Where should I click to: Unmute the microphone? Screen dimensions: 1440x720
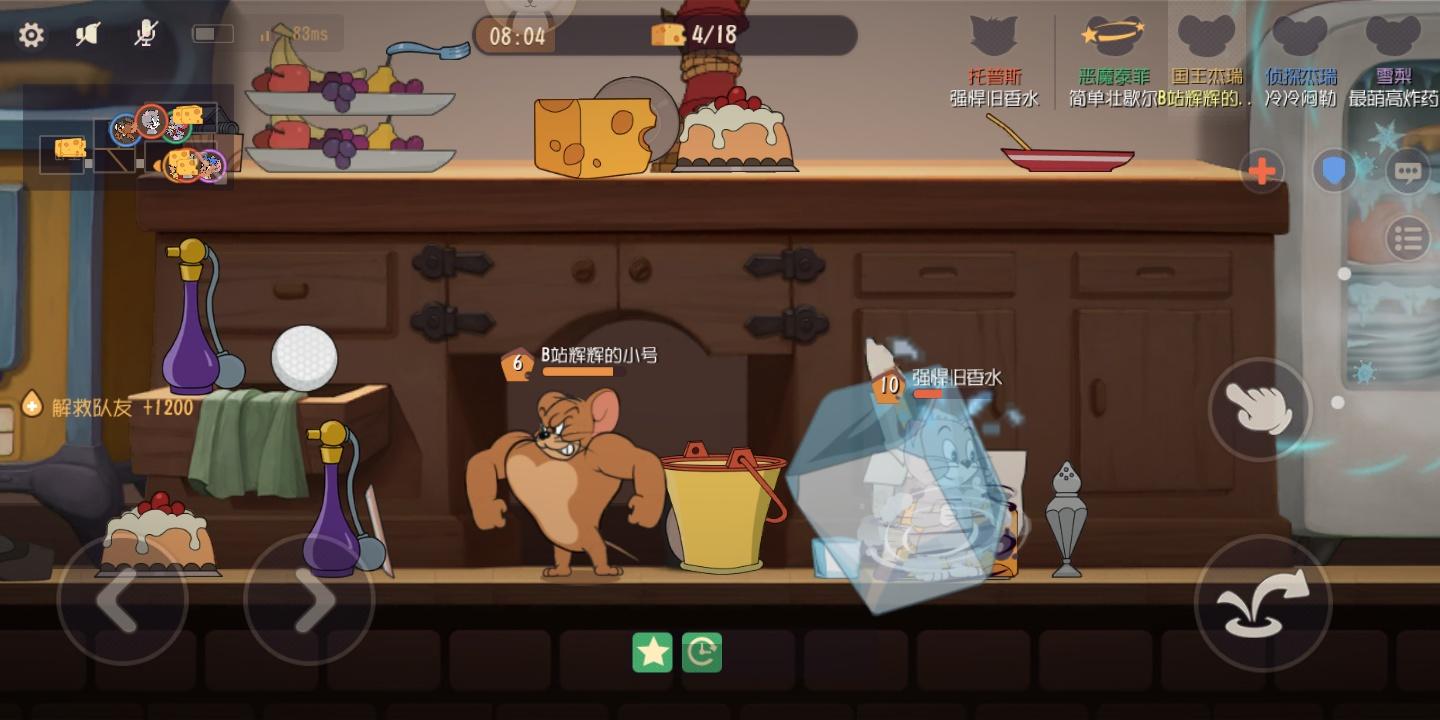[143, 33]
